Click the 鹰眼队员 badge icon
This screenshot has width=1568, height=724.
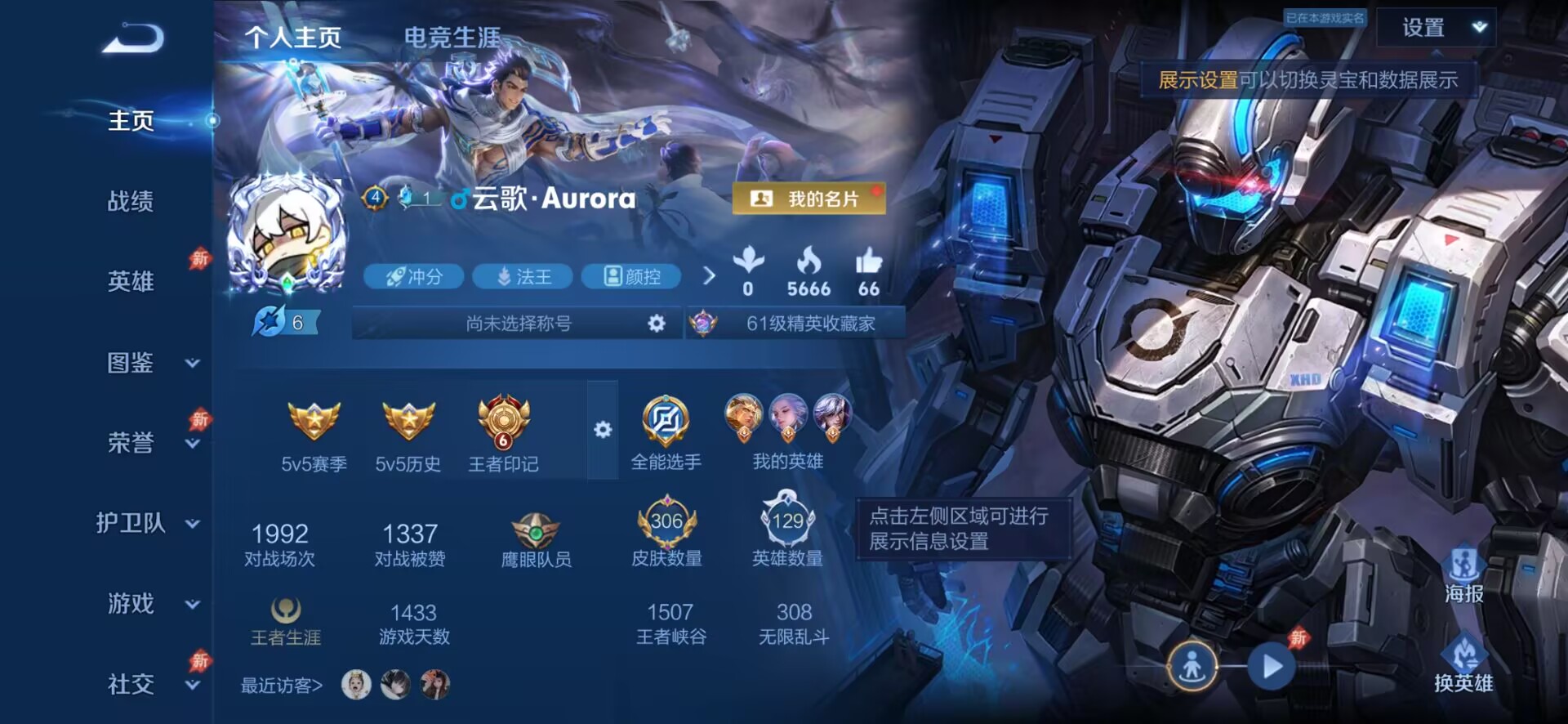tap(535, 531)
